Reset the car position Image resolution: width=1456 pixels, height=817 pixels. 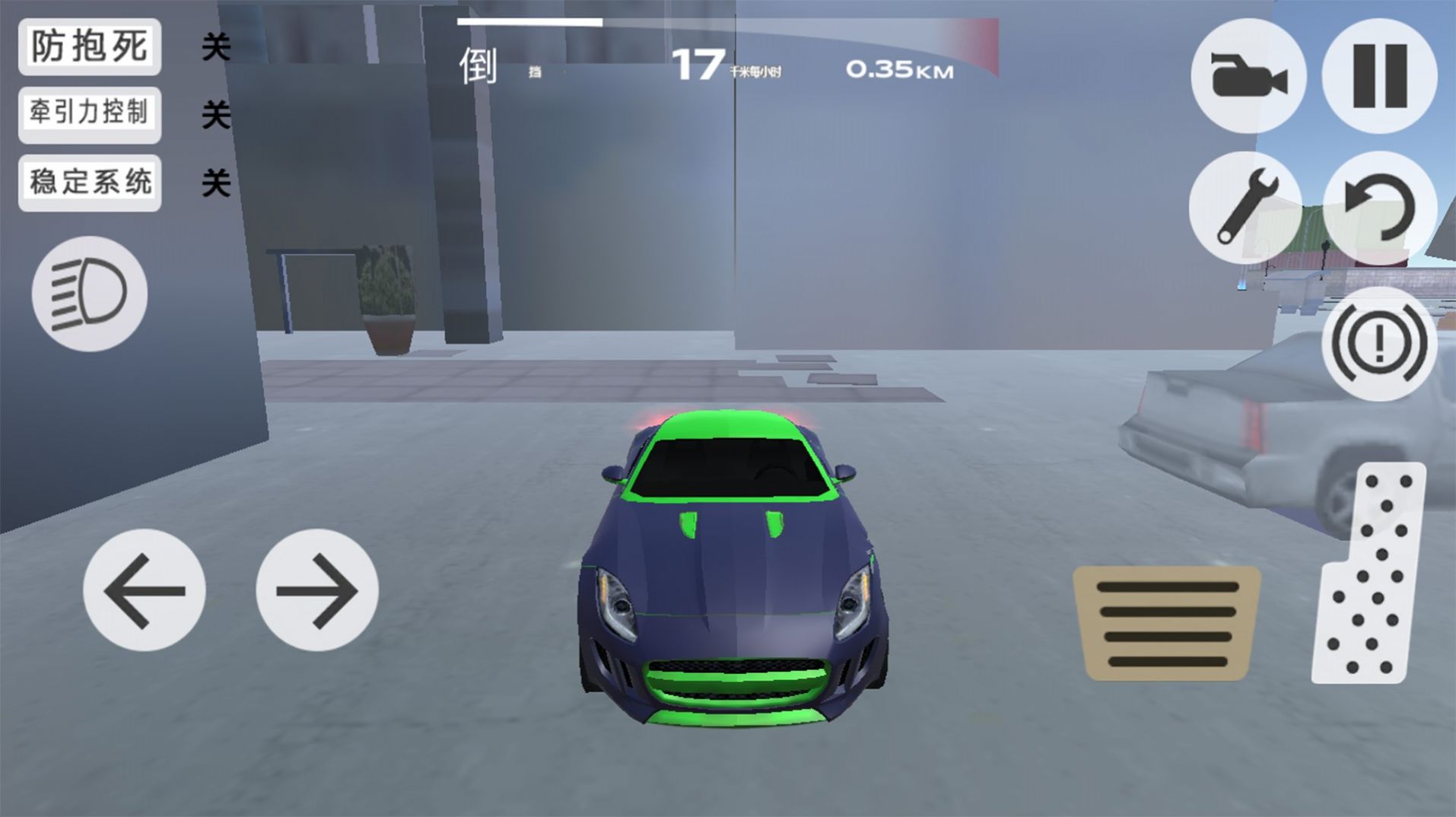click(x=1378, y=208)
